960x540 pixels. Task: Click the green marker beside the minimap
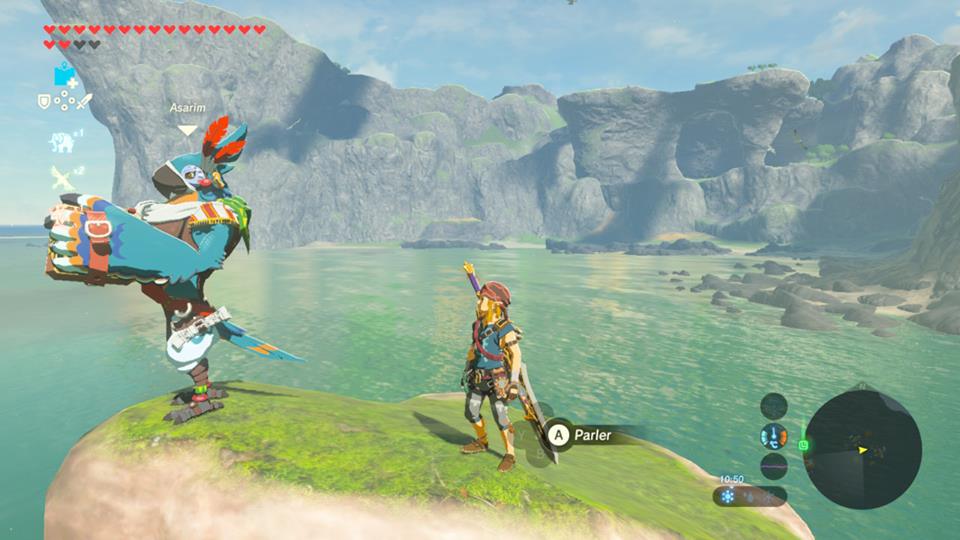(803, 444)
